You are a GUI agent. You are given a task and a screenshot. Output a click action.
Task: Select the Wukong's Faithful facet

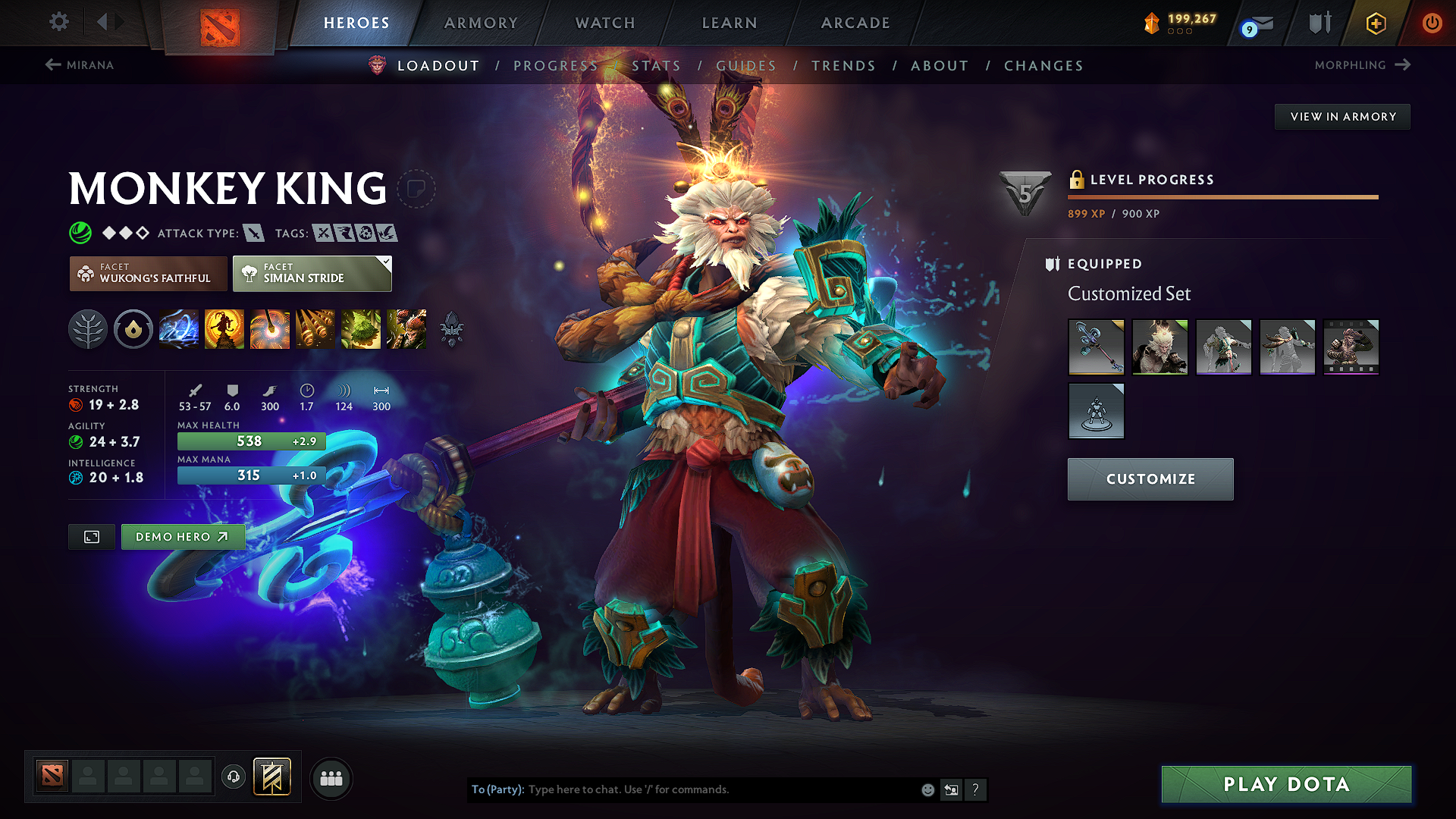[148, 273]
